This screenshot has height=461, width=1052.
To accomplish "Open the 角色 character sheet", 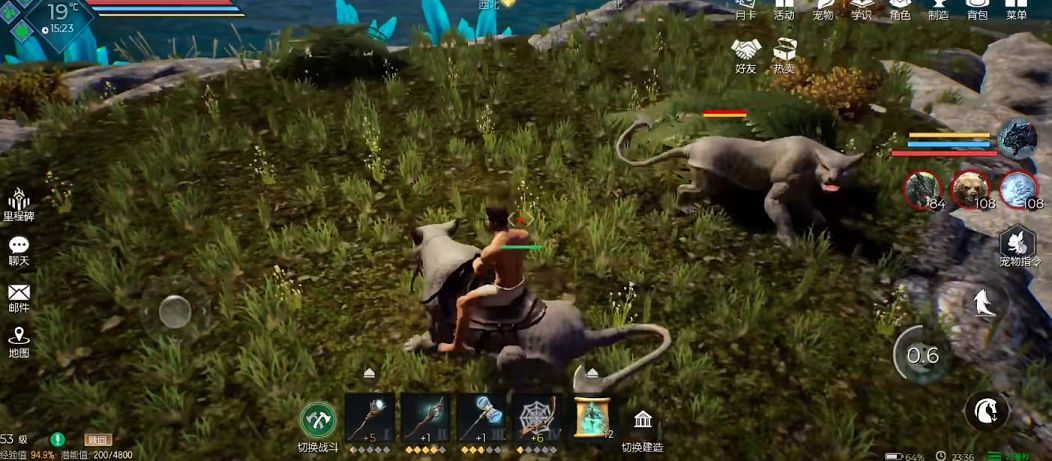I will [899, 8].
